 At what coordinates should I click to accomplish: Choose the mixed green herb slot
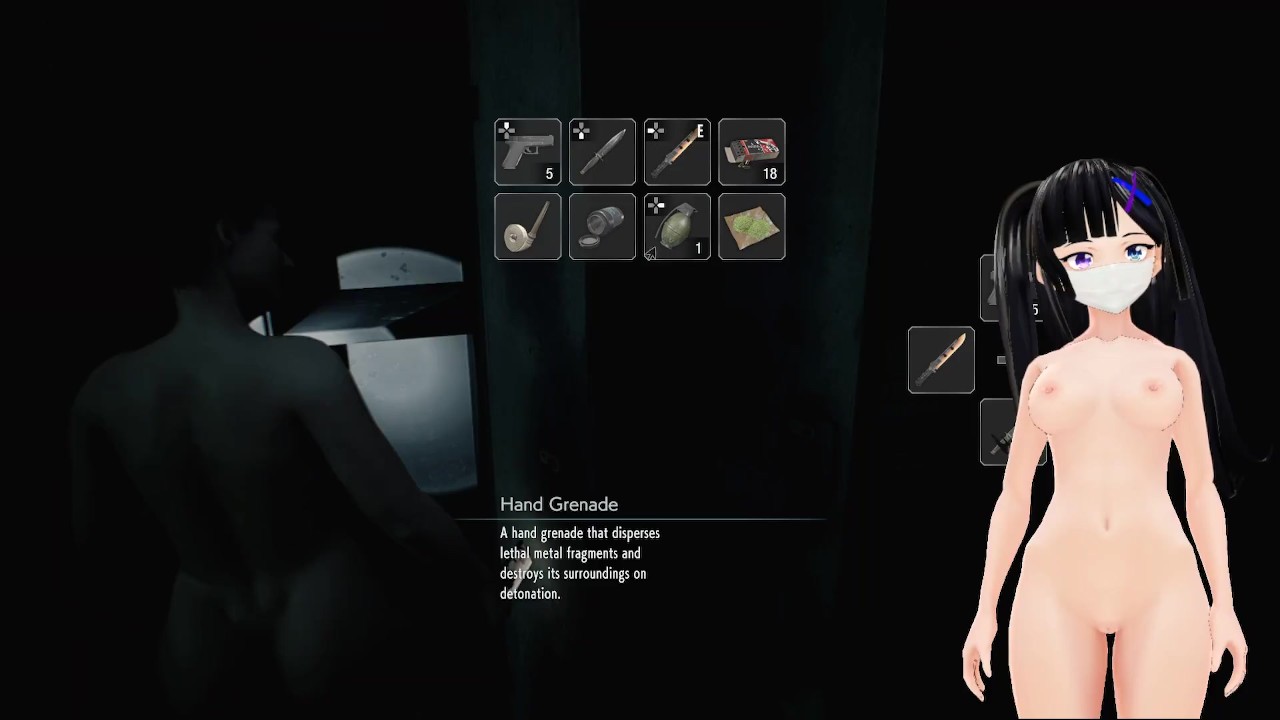(x=752, y=227)
